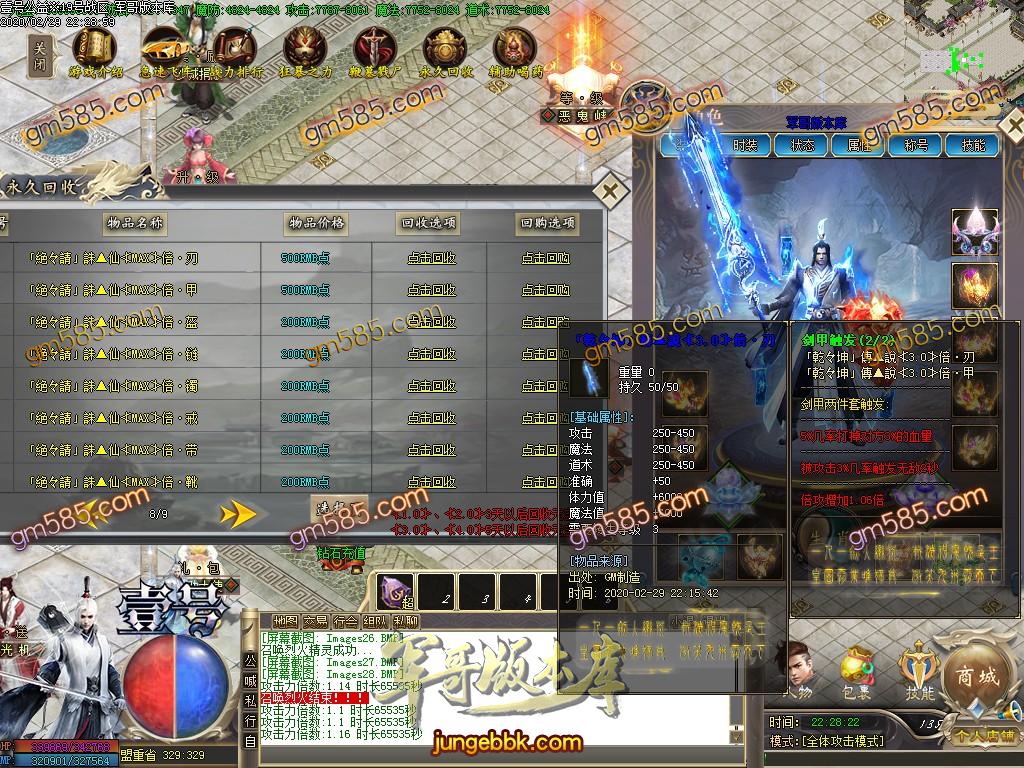Open the 包裹 bag icon
Screen dimensions: 1024x768
coord(855,672)
